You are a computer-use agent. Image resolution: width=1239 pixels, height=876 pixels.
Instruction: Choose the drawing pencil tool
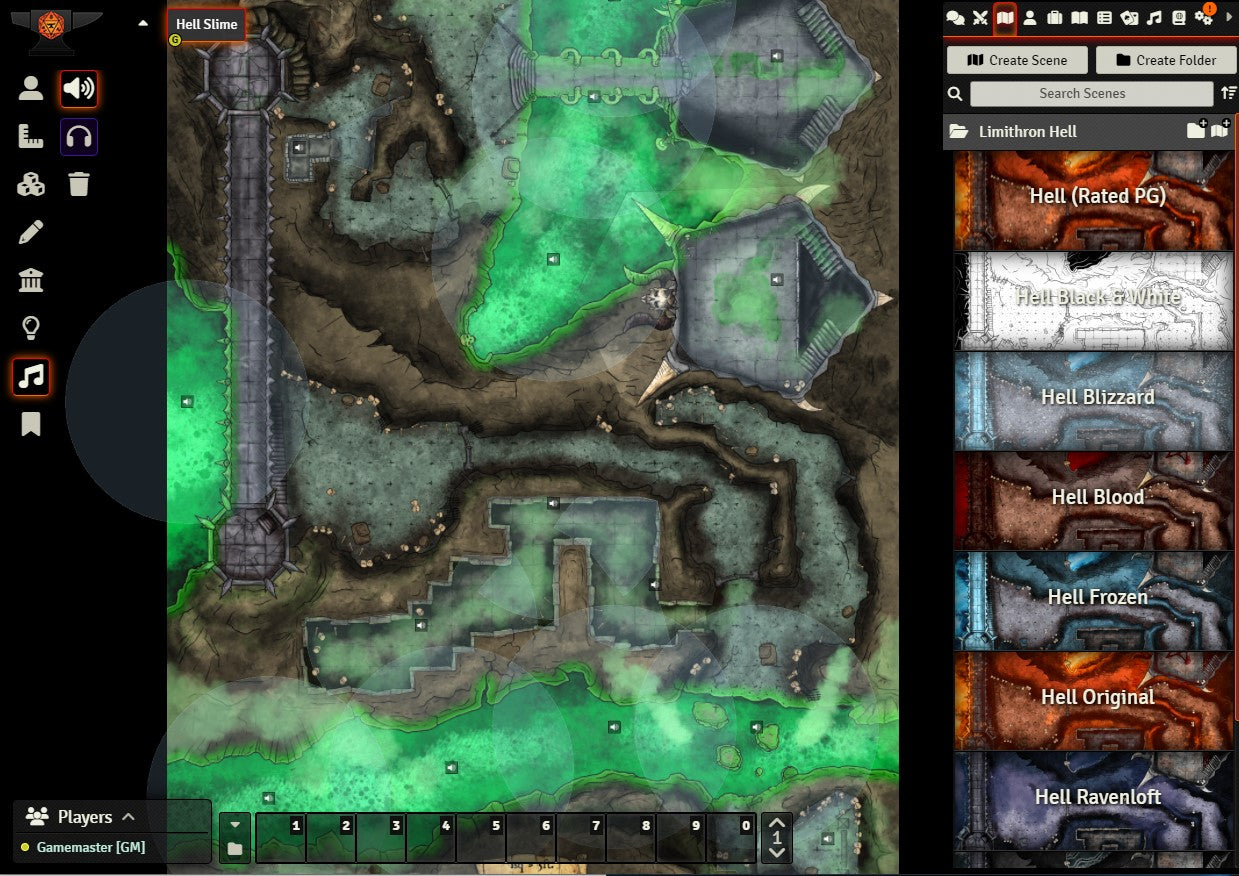pos(31,233)
